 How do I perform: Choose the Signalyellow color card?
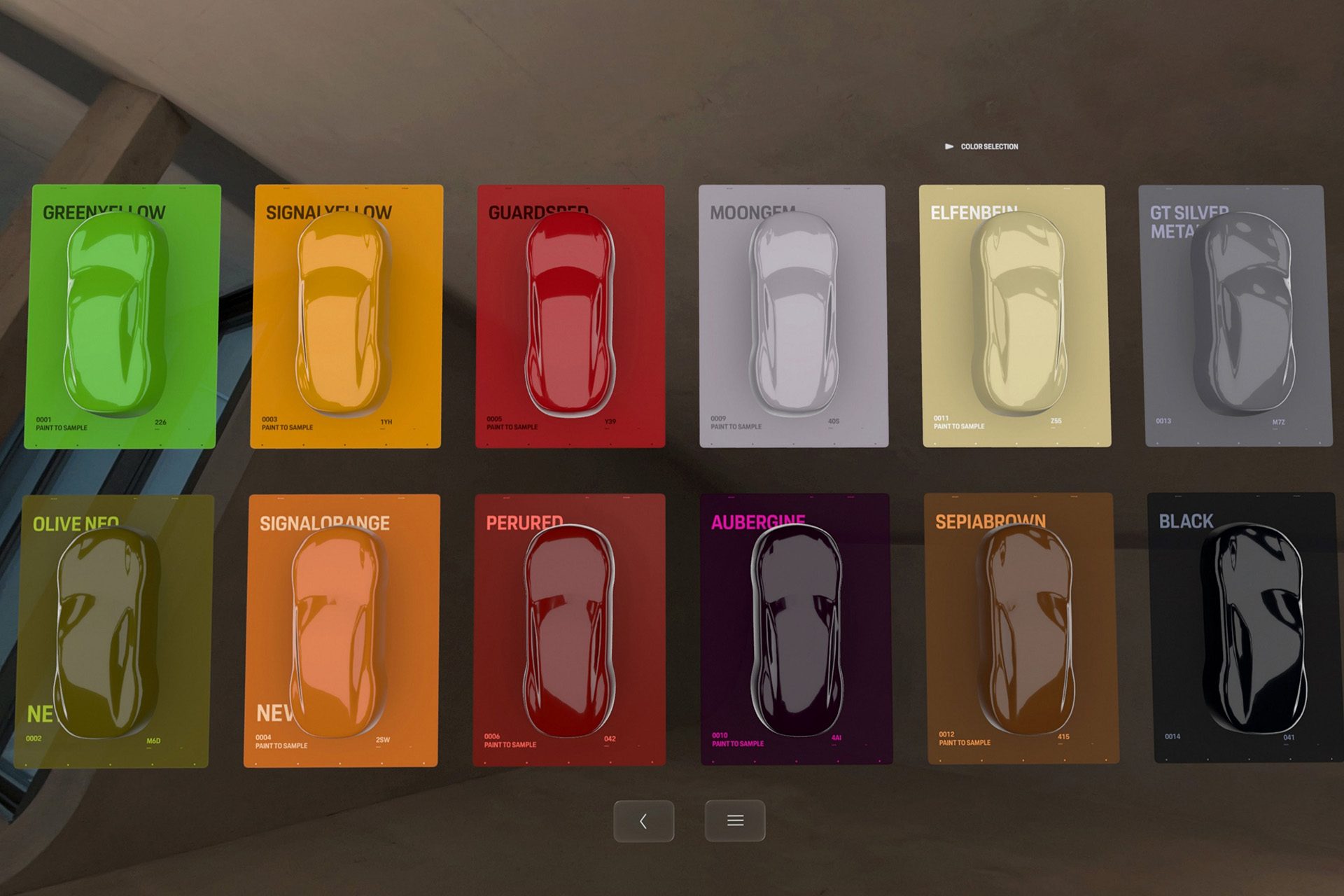[346, 316]
